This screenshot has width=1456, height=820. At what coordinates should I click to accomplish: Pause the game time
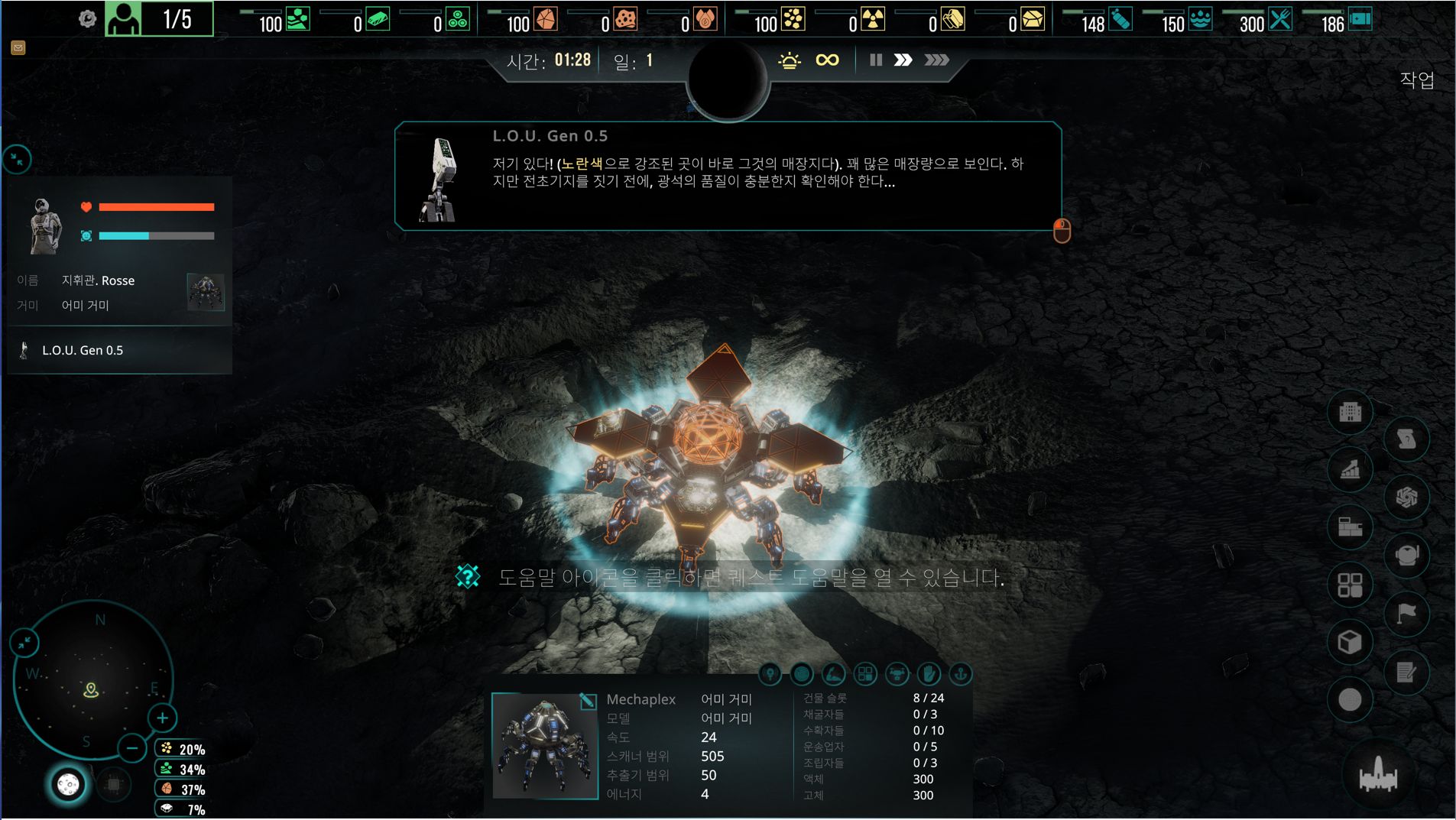click(x=876, y=60)
